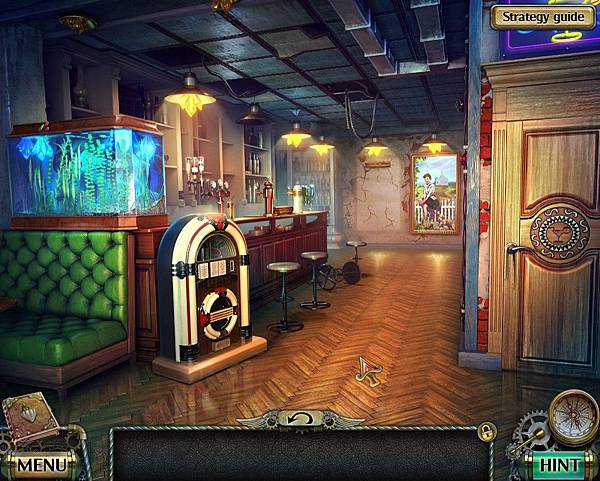Open the compass map
Screen dimensions: 600x481
[573, 414]
